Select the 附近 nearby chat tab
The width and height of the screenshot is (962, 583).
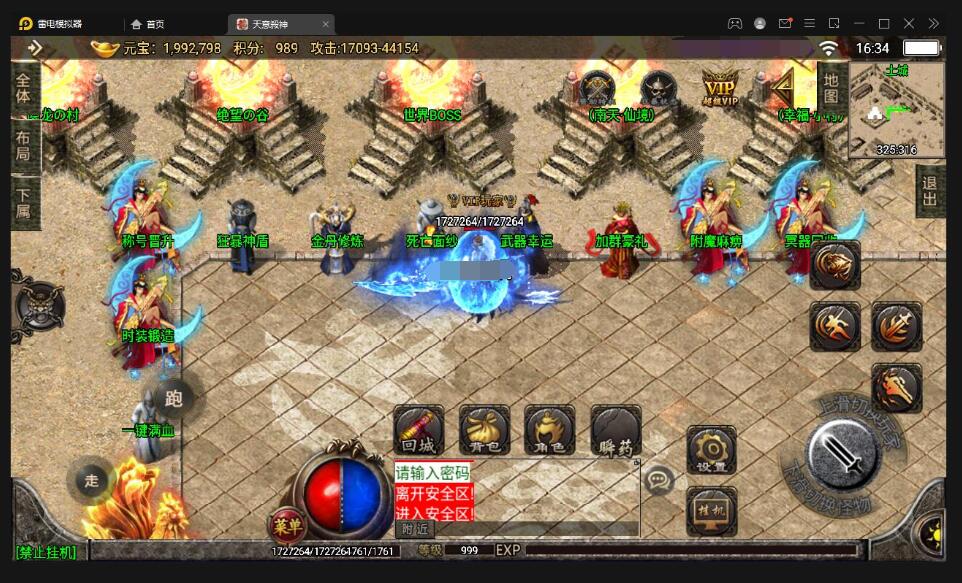(414, 528)
